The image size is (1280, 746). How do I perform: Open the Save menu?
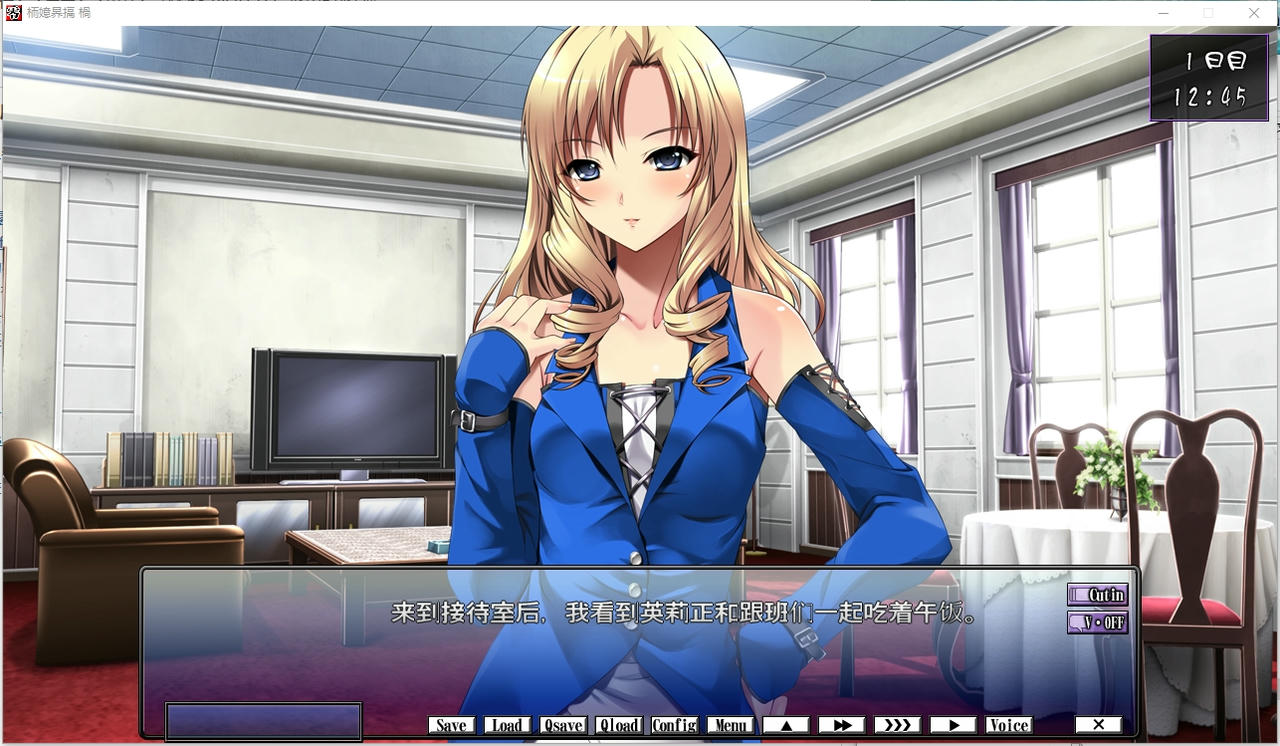click(451, 725)
